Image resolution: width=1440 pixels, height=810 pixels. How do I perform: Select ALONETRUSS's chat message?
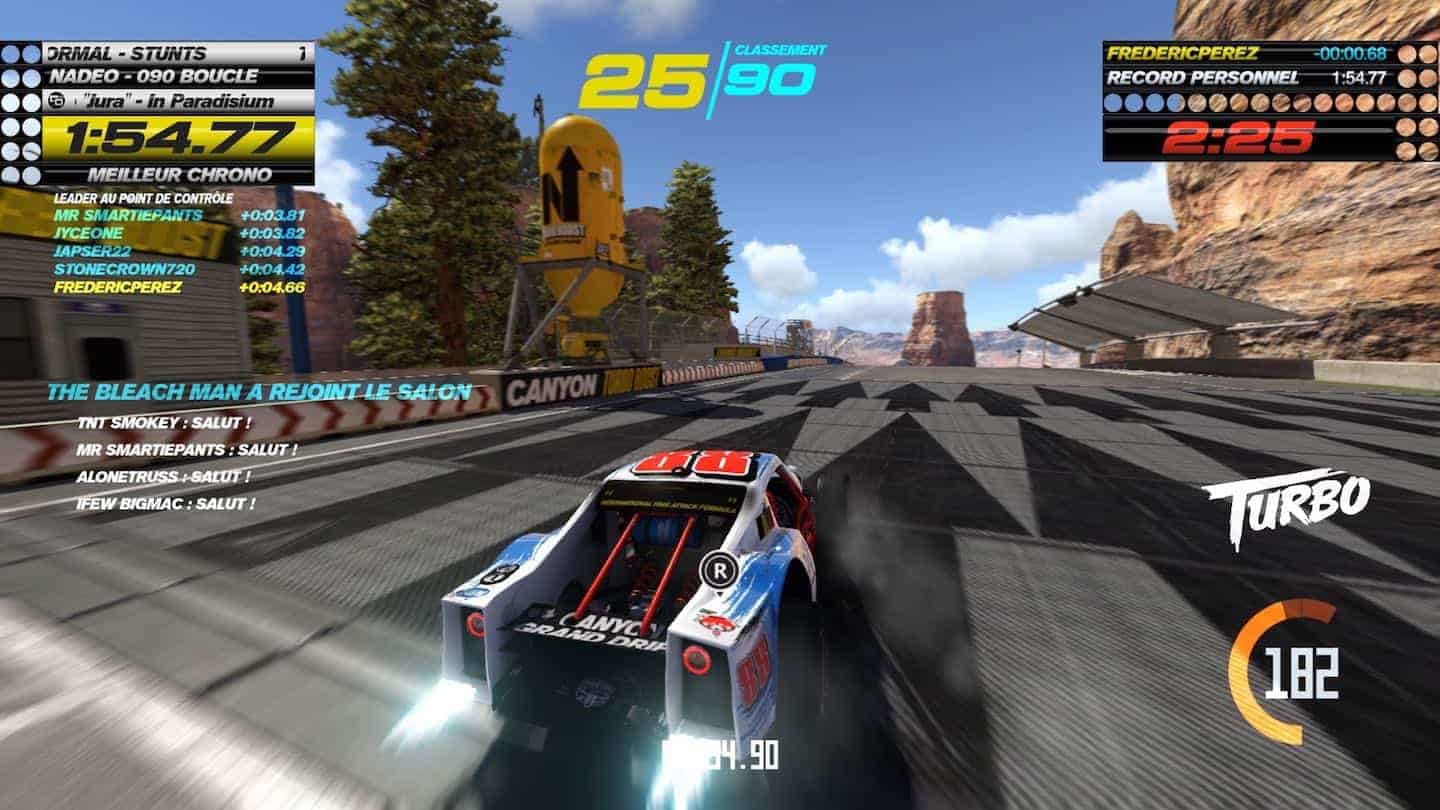(159, 477)
